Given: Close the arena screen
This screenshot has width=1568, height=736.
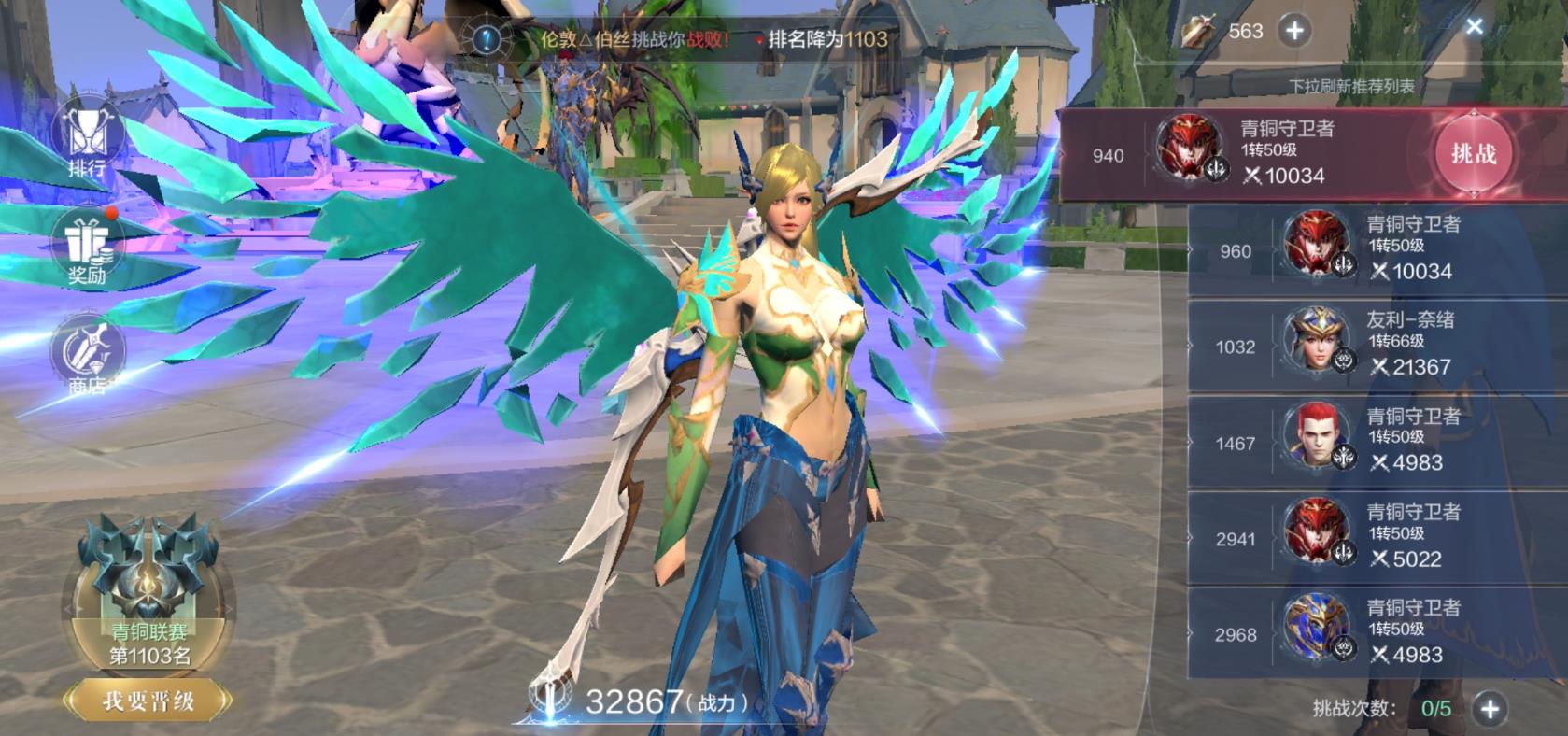Looking at the screenshot, I should click(1474, 26).
